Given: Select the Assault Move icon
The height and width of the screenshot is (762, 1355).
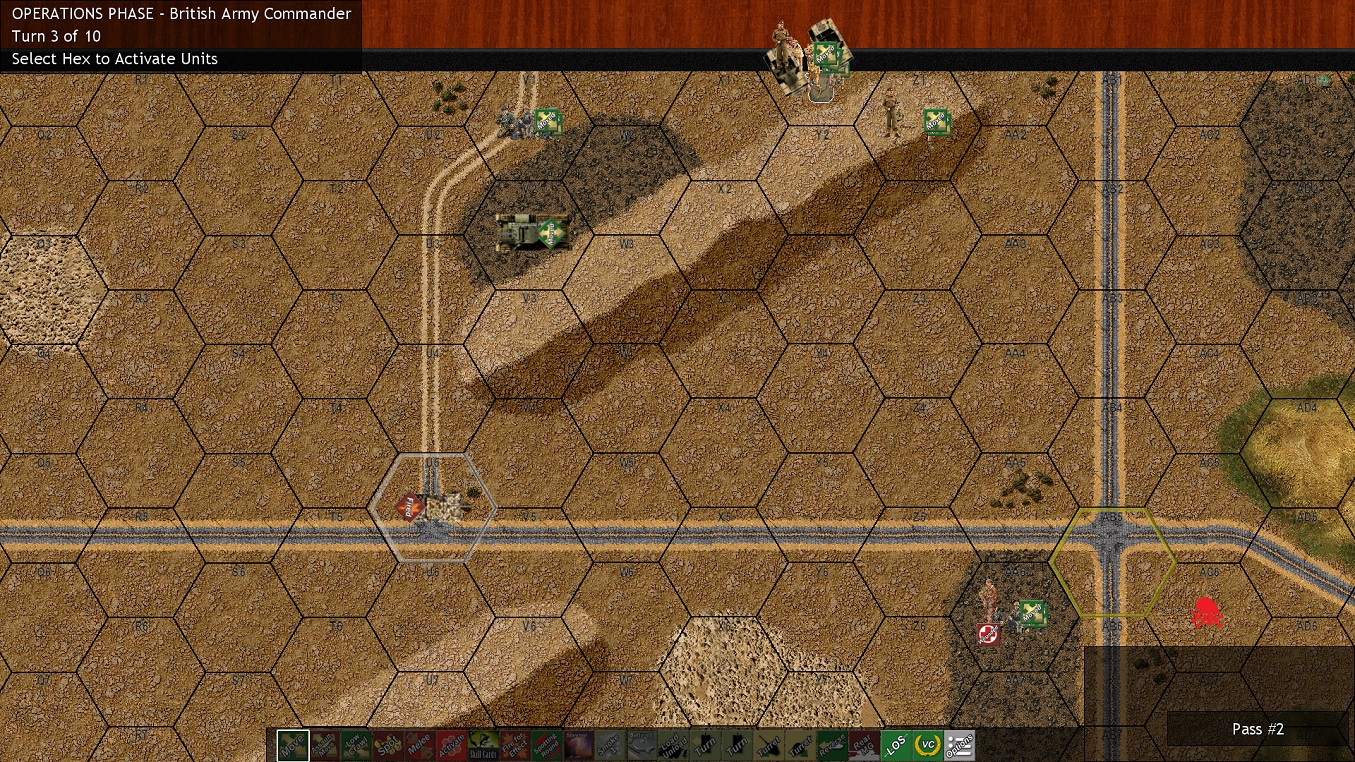Looking at the screenshot, I should (324, 746).
